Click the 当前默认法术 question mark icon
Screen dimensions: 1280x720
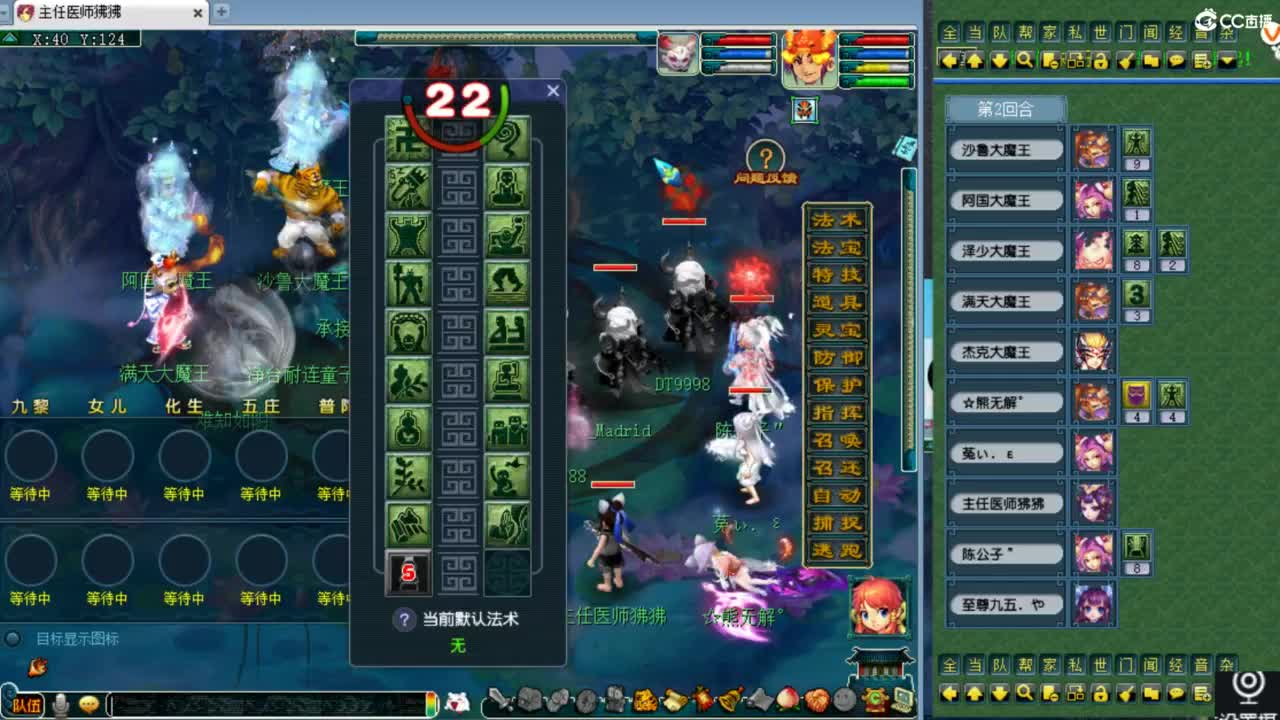click(406, 620)
